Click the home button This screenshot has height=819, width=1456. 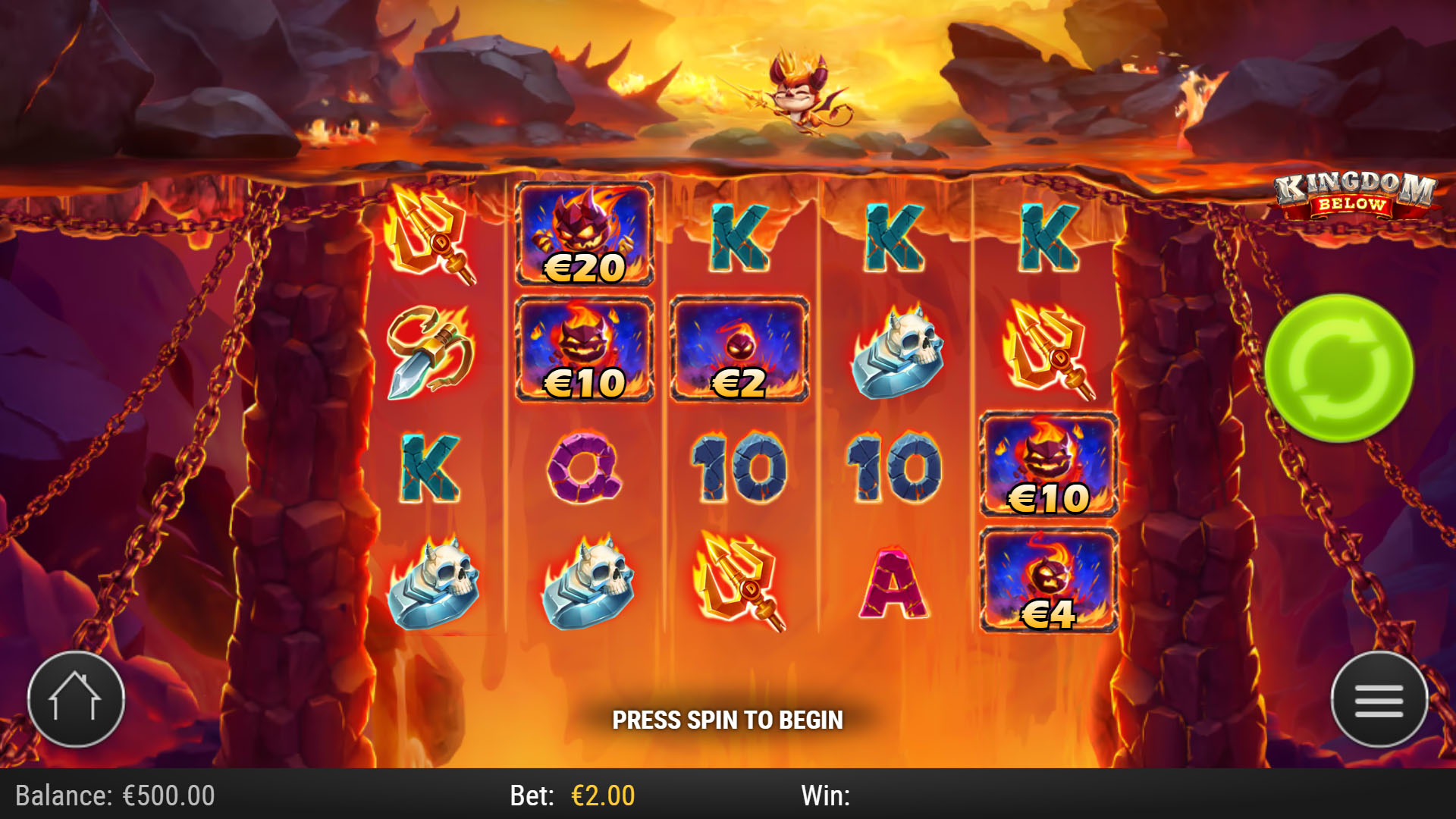tap(76, 700)
